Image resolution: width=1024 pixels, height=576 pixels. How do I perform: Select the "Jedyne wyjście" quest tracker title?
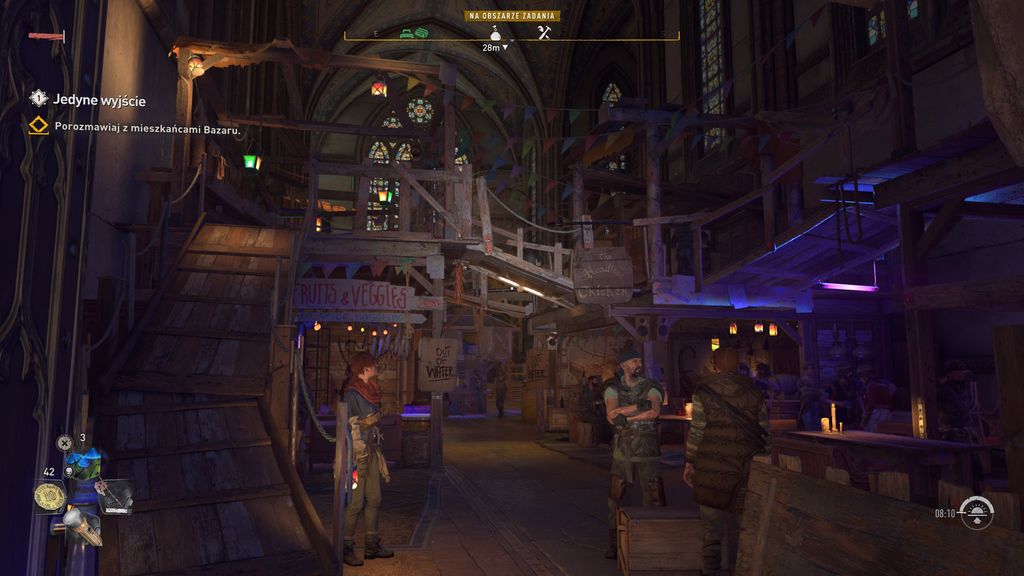point(98,98)
